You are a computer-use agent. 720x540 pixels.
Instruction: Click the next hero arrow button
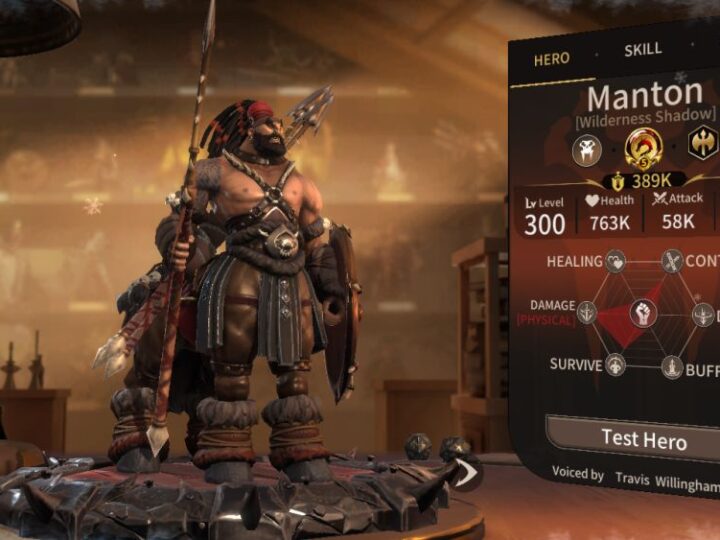[x=464, y=472]
